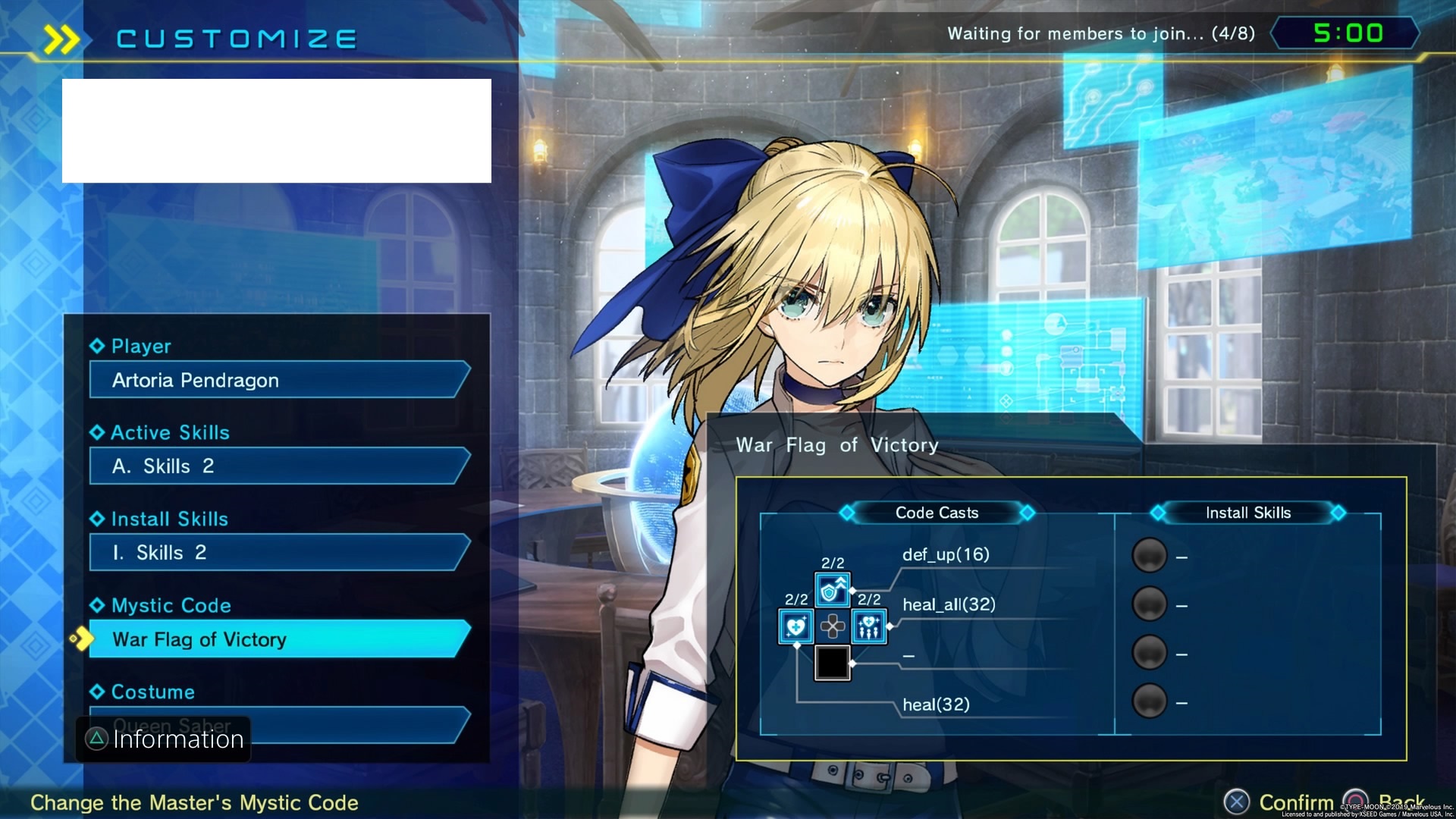
Task: Open the A. Skills 2 active skills entry
Action: pyautogui.click(x=278, y=466)
